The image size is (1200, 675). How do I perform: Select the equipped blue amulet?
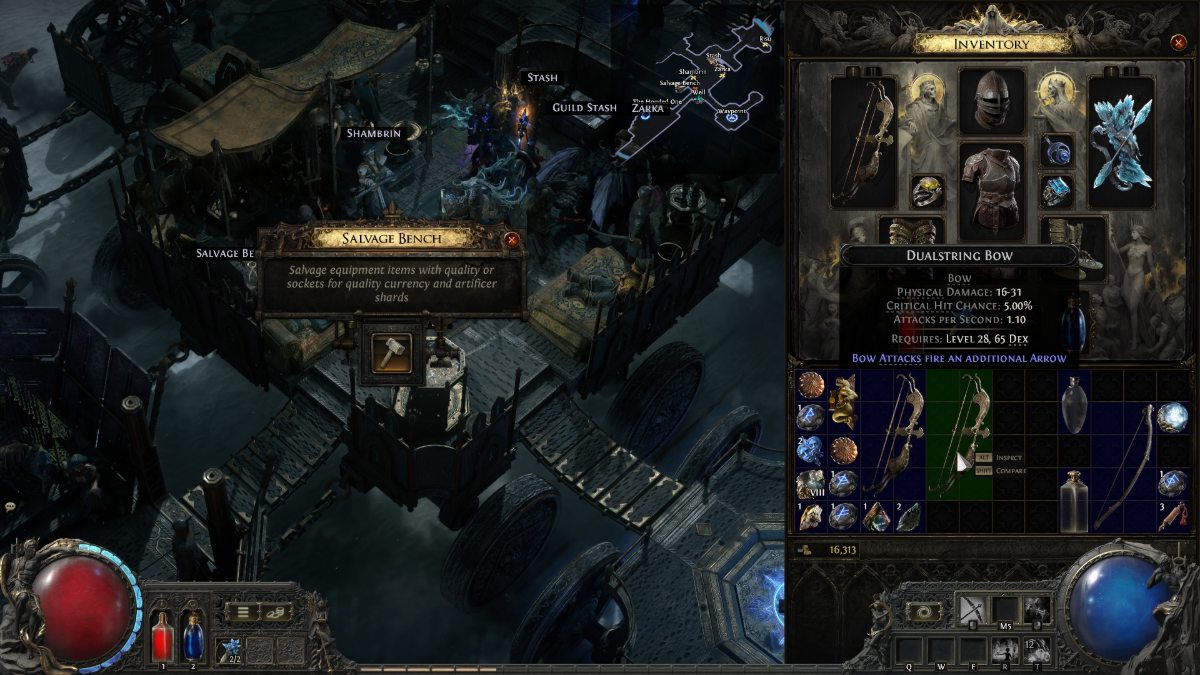1056,151
